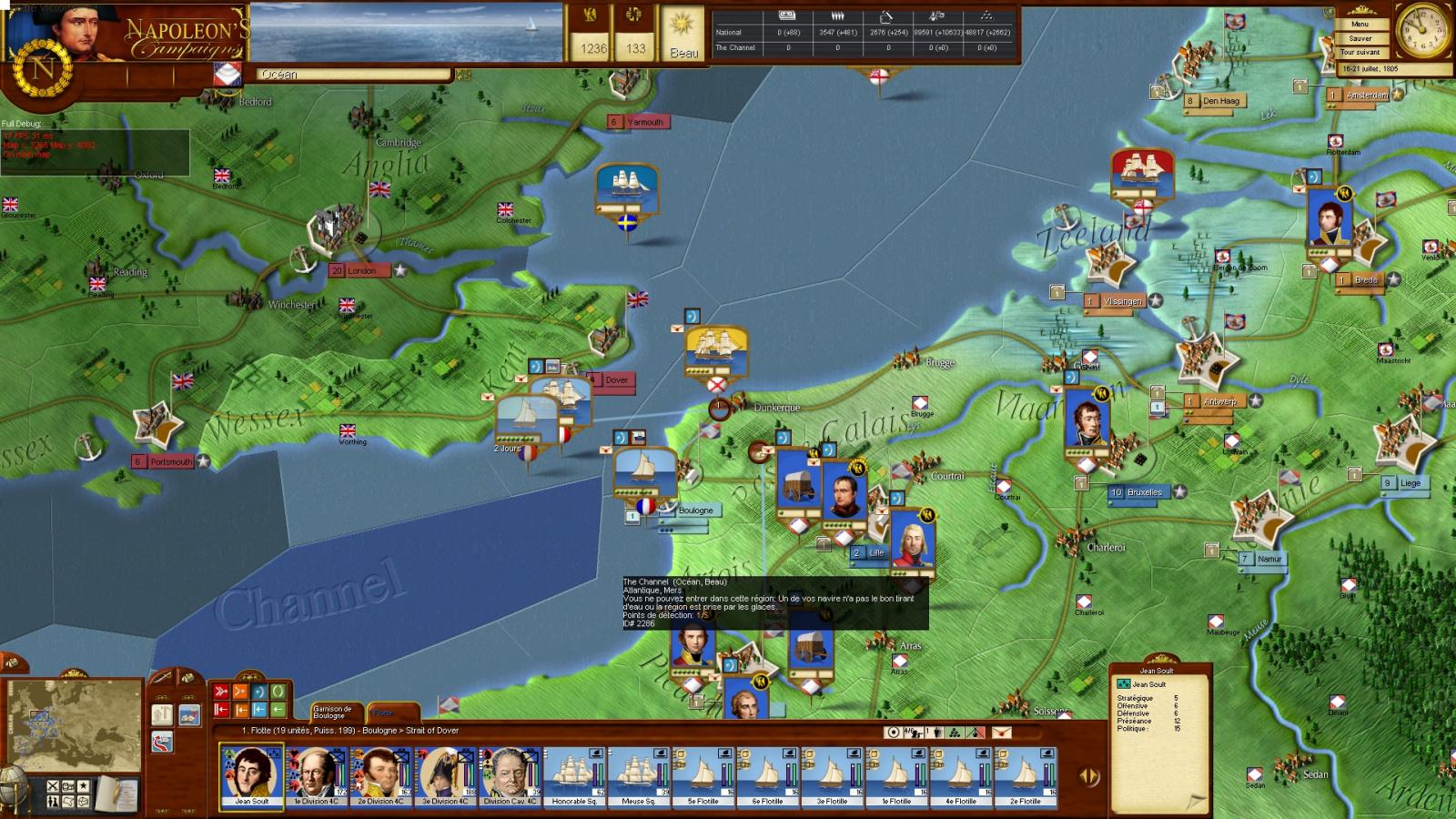Set the red assault posture icon
This screenshot has width=1456, height=819.
coord(220,692)
